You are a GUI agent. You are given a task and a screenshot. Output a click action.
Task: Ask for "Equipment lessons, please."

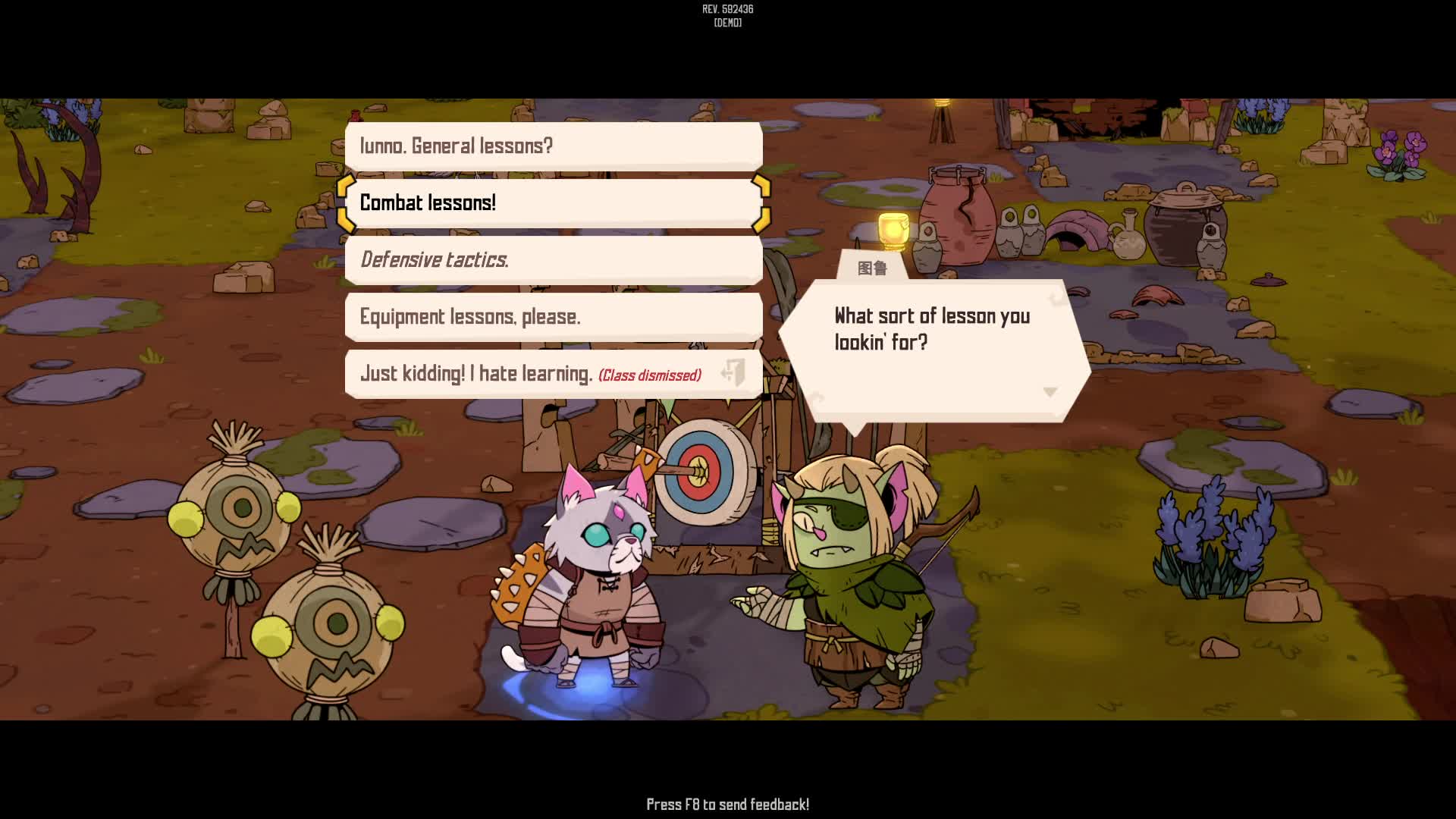pos(554,316)
